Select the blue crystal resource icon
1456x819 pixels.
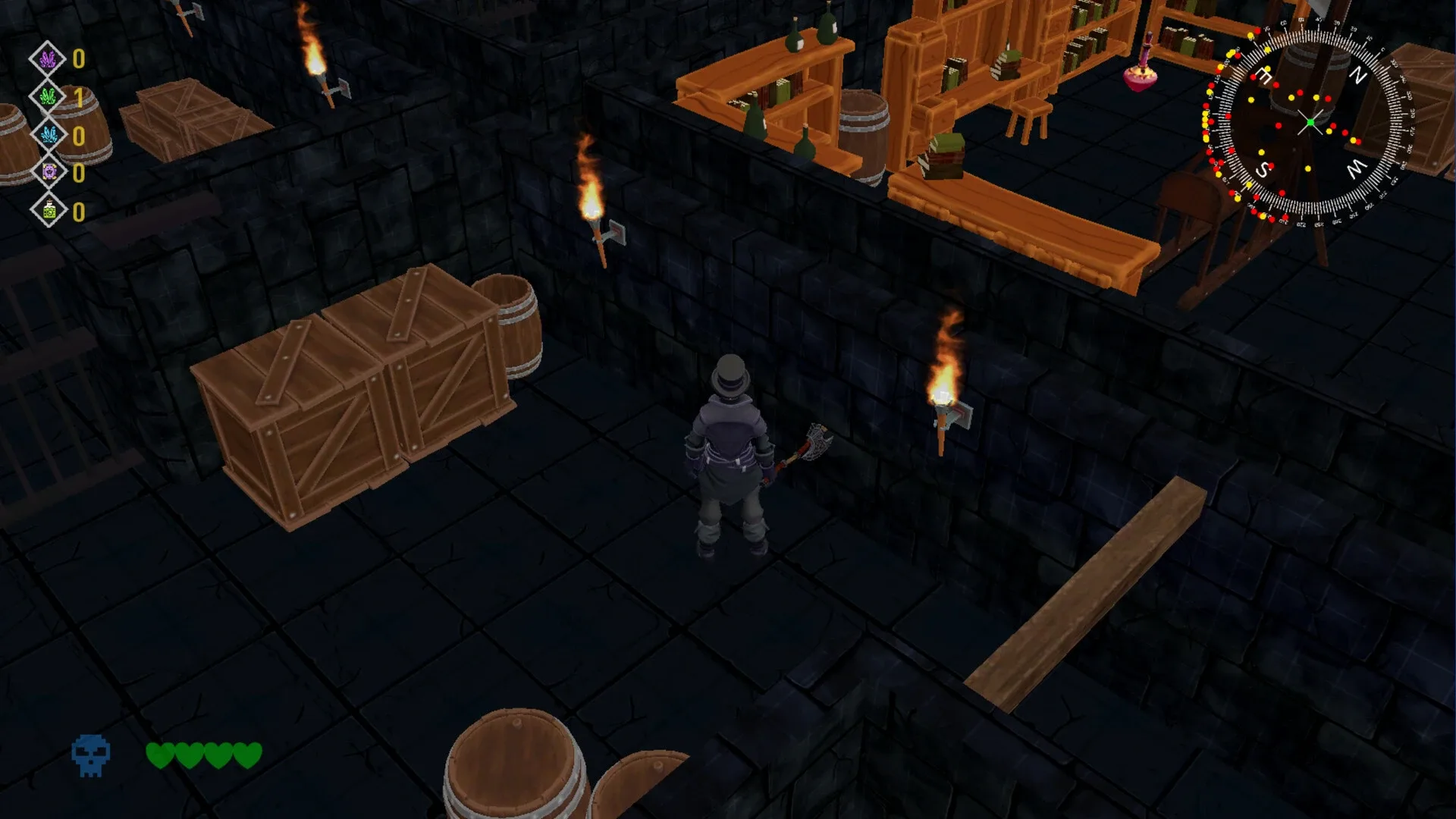tap(49, 133)
